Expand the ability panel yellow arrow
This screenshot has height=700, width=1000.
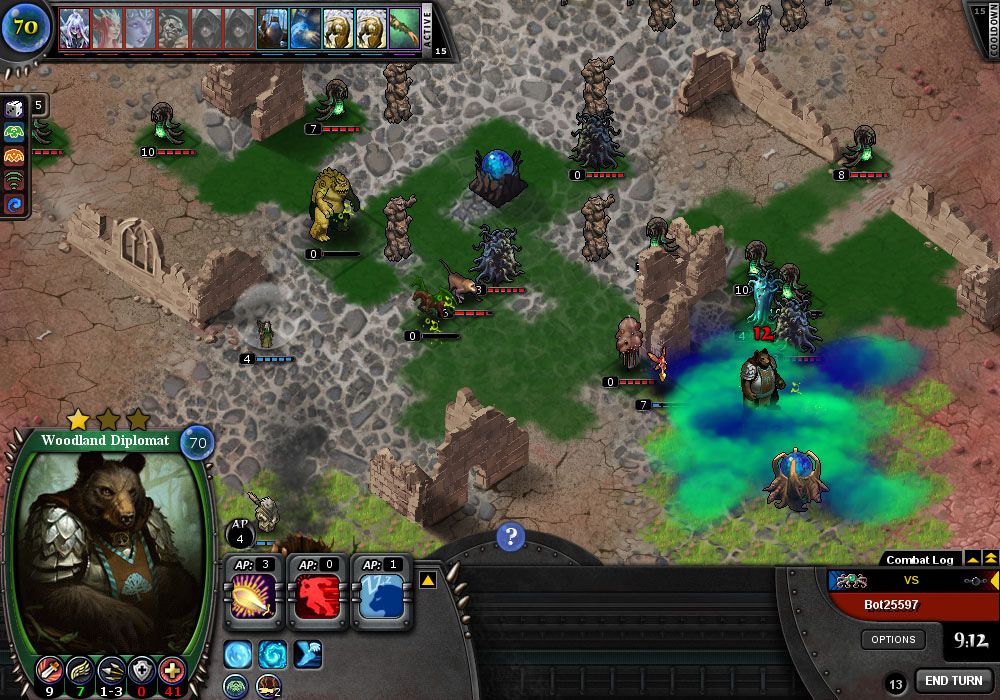tap(426, 579)
